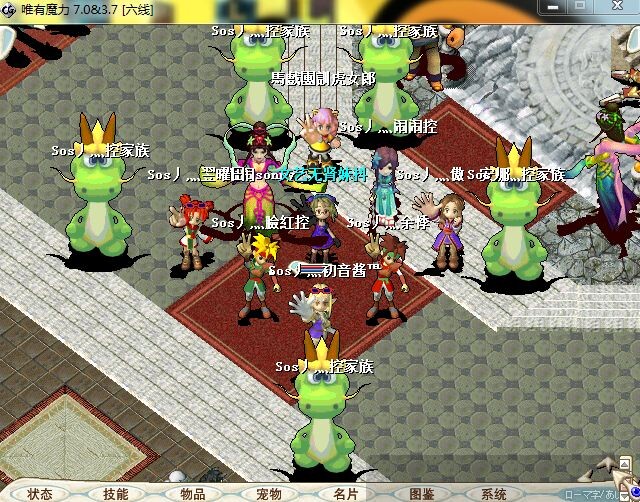The height and width of the screenshot is (502, 640).
Task: Open the 状态 status menu
Action: pyautogui.click(x=40, y=494)
